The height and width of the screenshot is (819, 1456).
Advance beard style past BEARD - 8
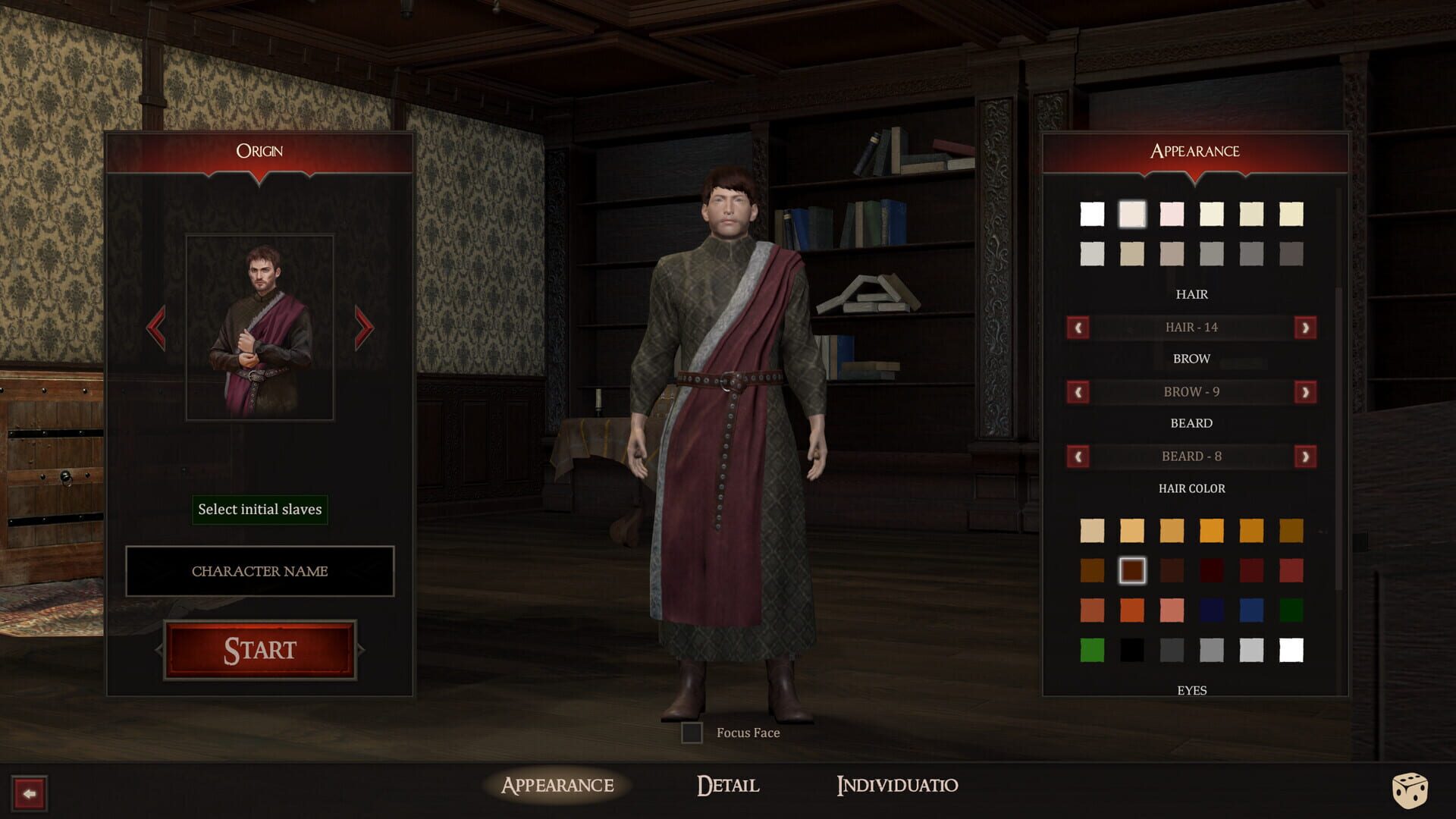click(x=1306, y=456)
